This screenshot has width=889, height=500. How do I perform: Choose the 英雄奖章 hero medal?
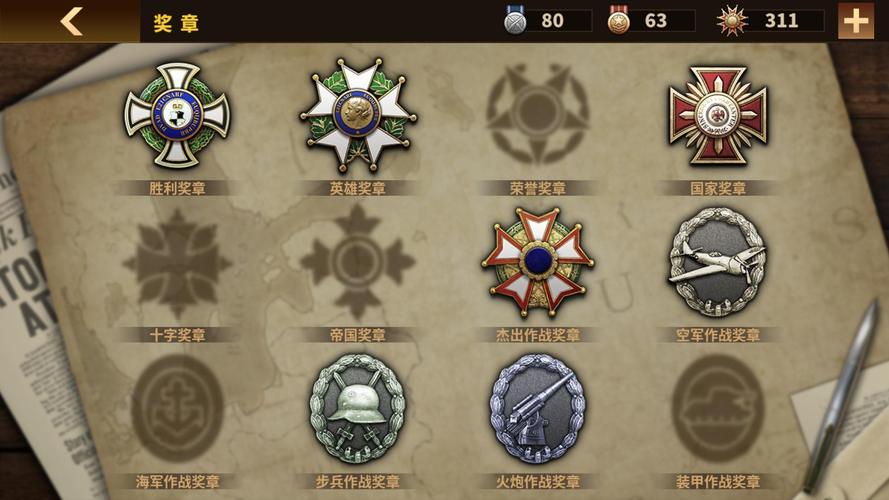(357, 114)
